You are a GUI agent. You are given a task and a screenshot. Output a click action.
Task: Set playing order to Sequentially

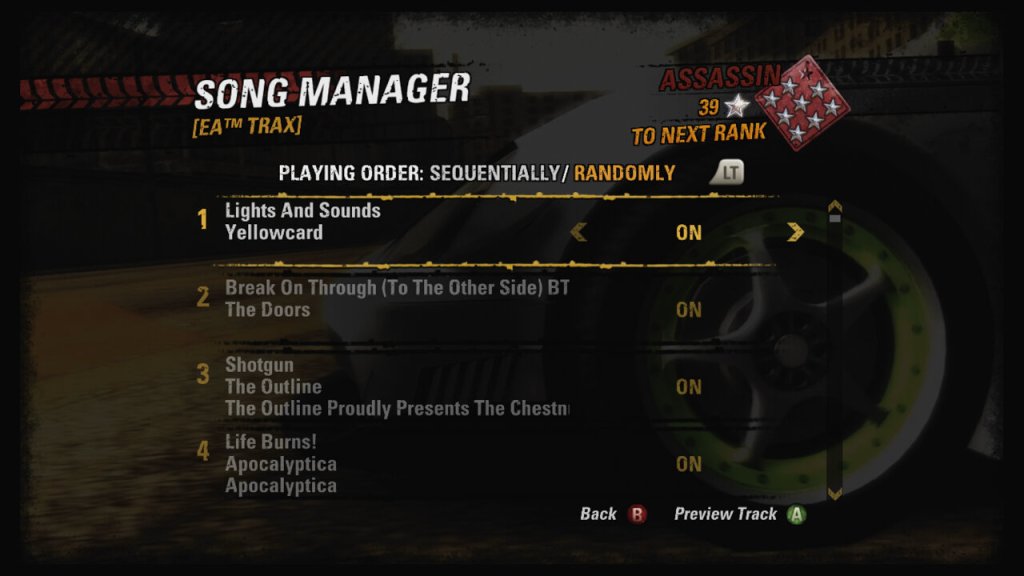tap(493, 173)
